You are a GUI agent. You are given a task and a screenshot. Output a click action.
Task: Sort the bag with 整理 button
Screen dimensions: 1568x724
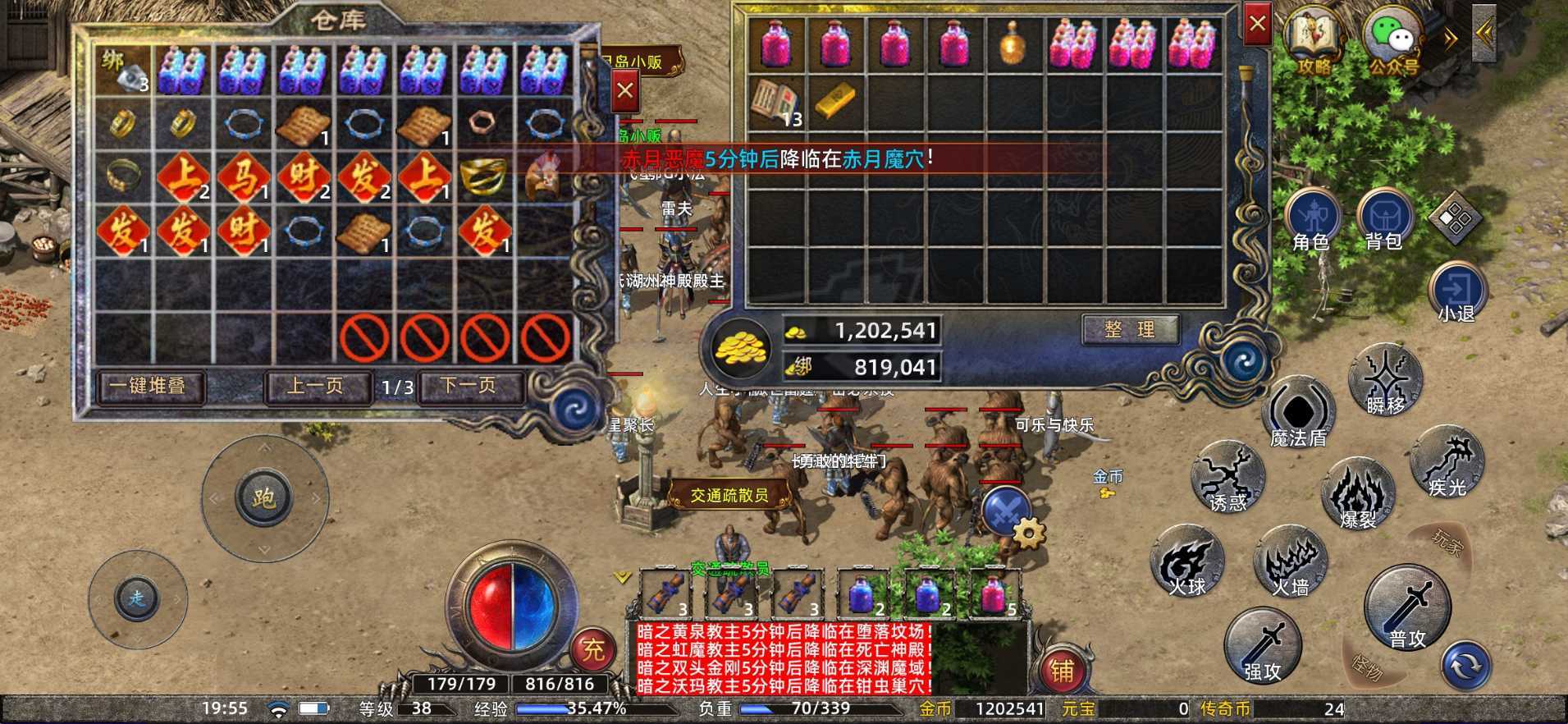1129,330
